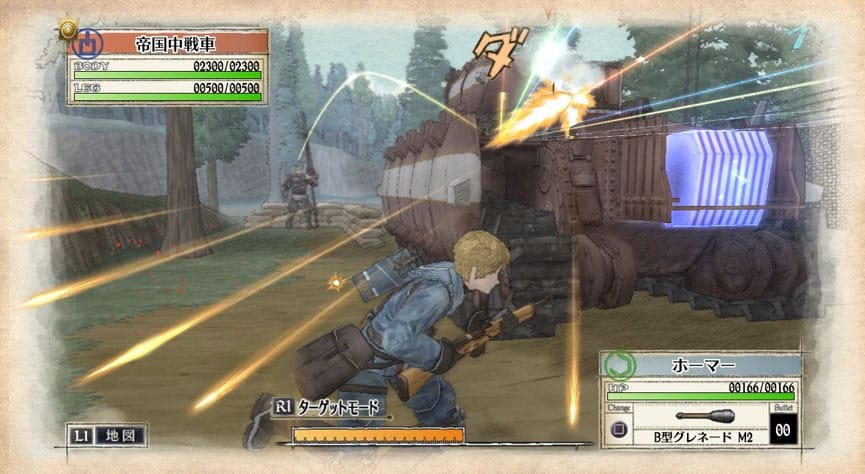Select the B型グレネード M2 weapon slot
Viewport: 865px width, 474px height.
(704, 424)
